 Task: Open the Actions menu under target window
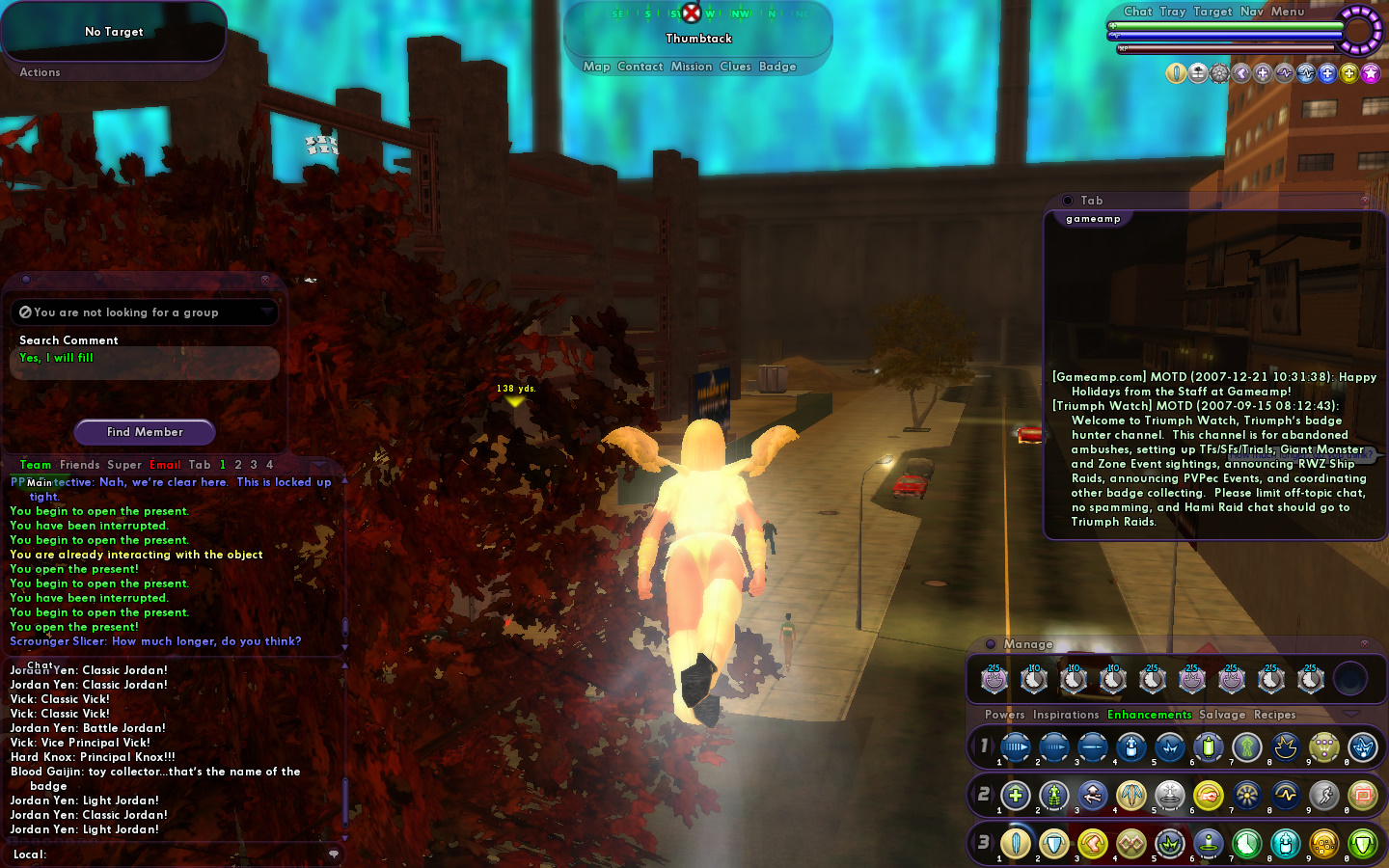[x=40, y=72]
